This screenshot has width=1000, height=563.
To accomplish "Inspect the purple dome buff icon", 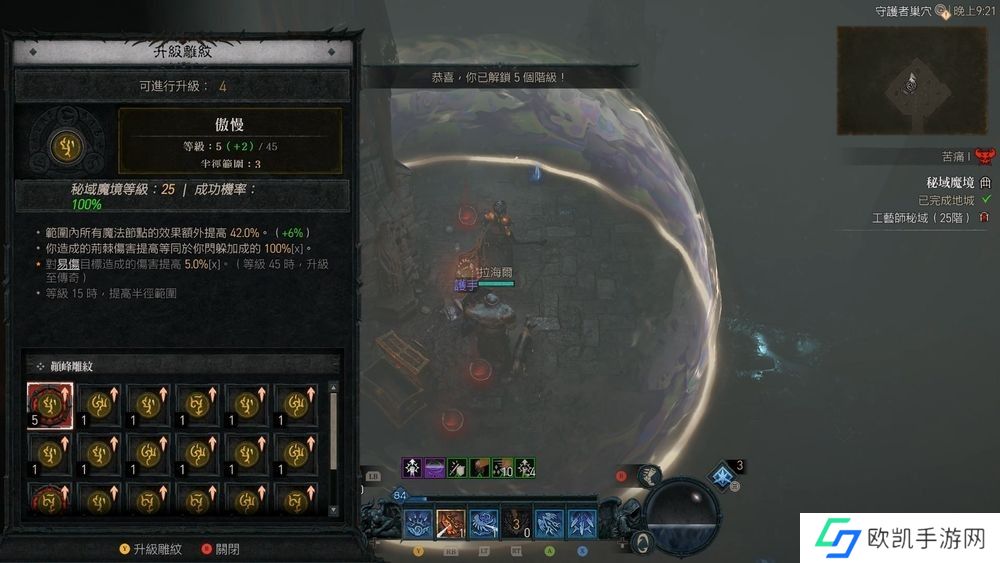I will coord(434,467).
